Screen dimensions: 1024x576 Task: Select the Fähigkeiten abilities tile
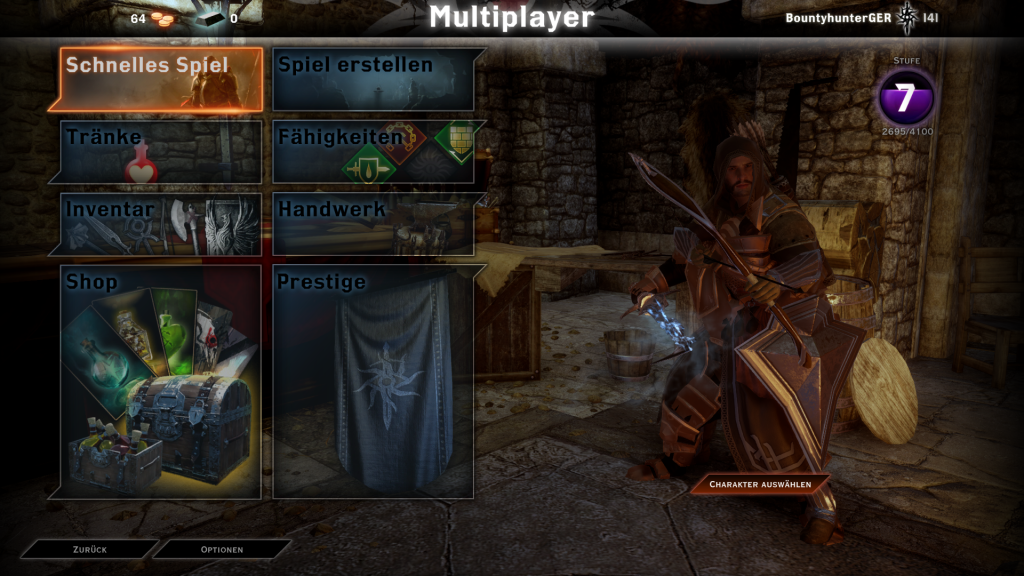coord(374,152)
